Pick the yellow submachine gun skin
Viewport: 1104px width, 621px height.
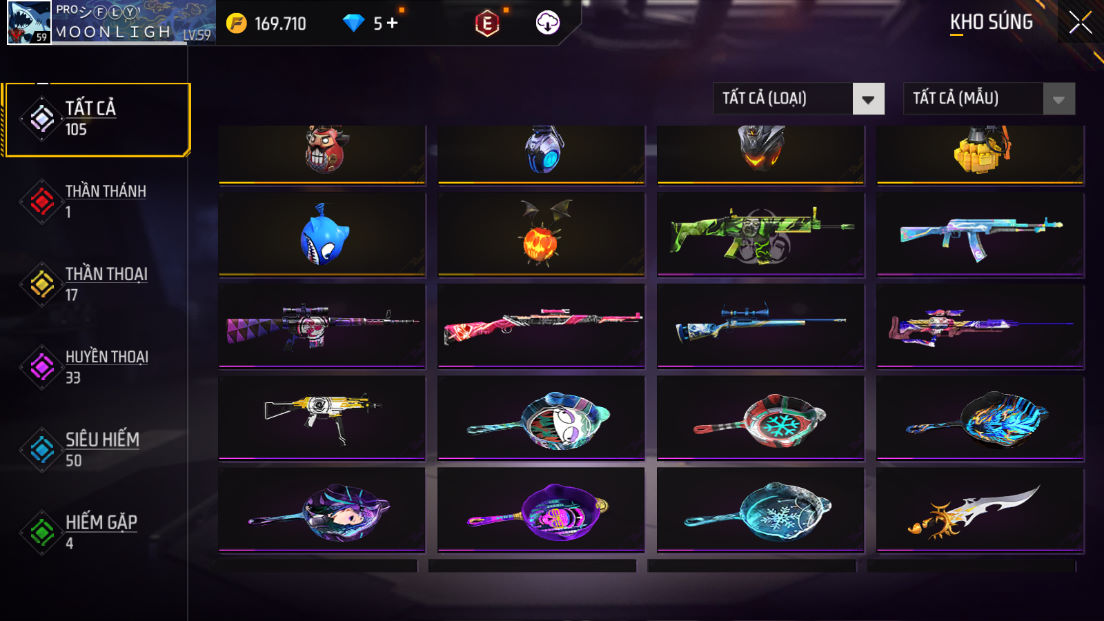322,419
